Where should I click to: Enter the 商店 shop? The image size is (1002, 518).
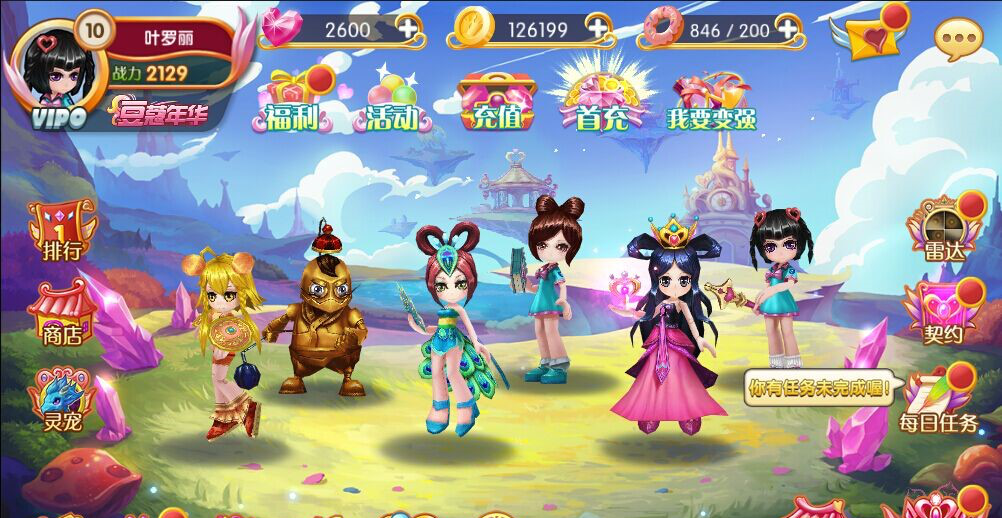(62, 313)
